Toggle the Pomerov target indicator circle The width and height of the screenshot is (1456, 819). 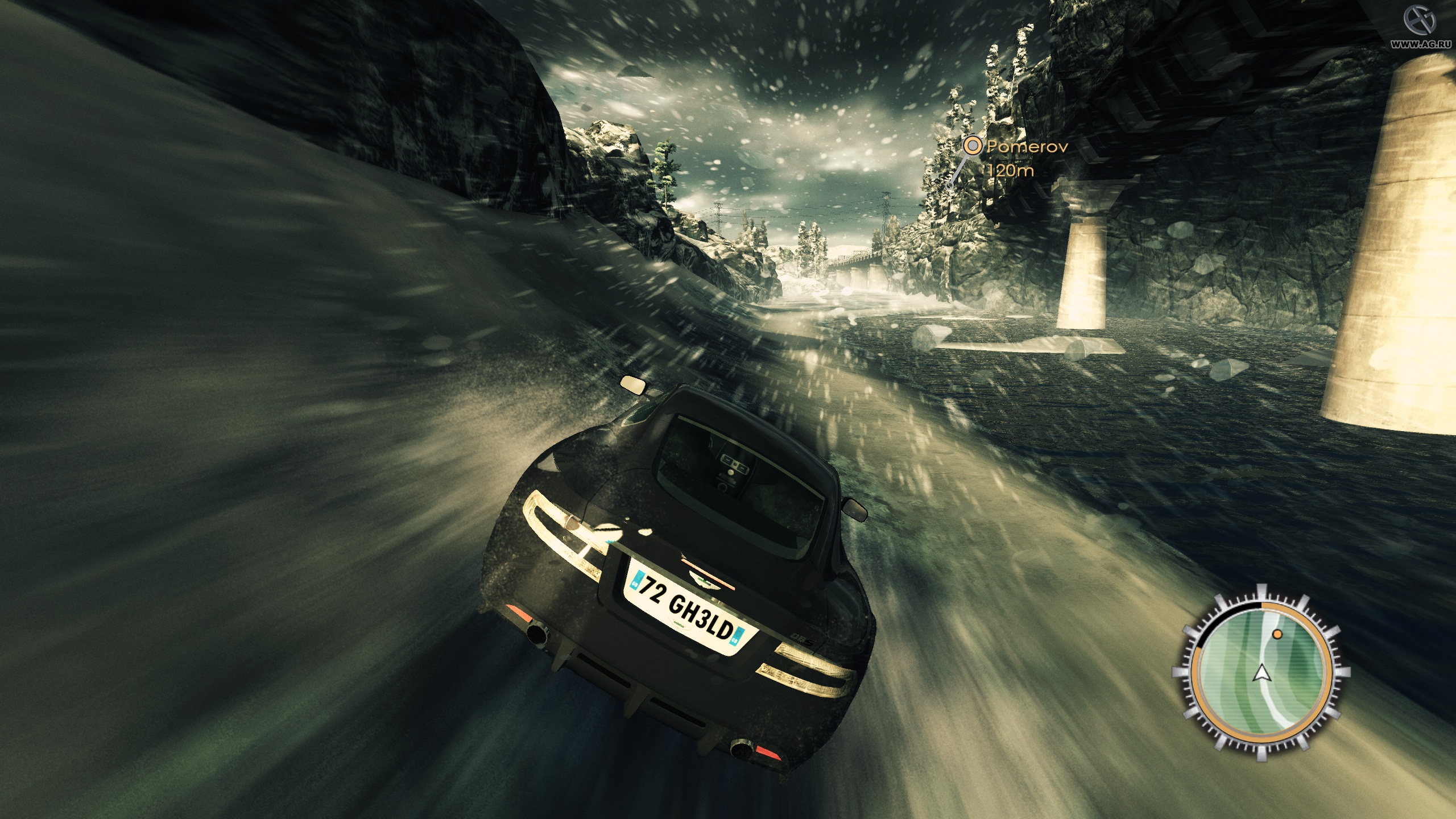973,147
